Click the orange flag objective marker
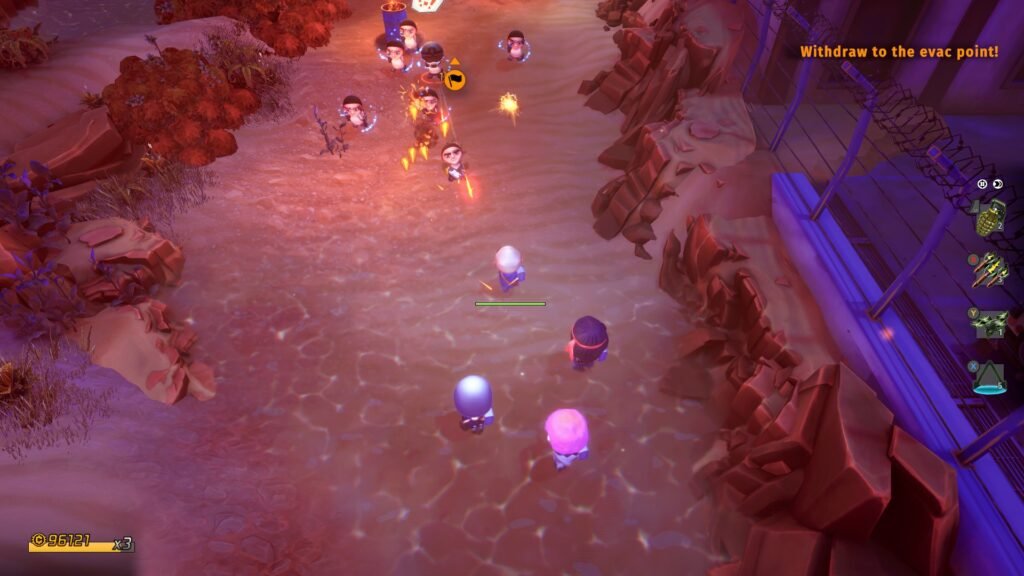This screenshot has height=576, width=1024. coord(455,77)
